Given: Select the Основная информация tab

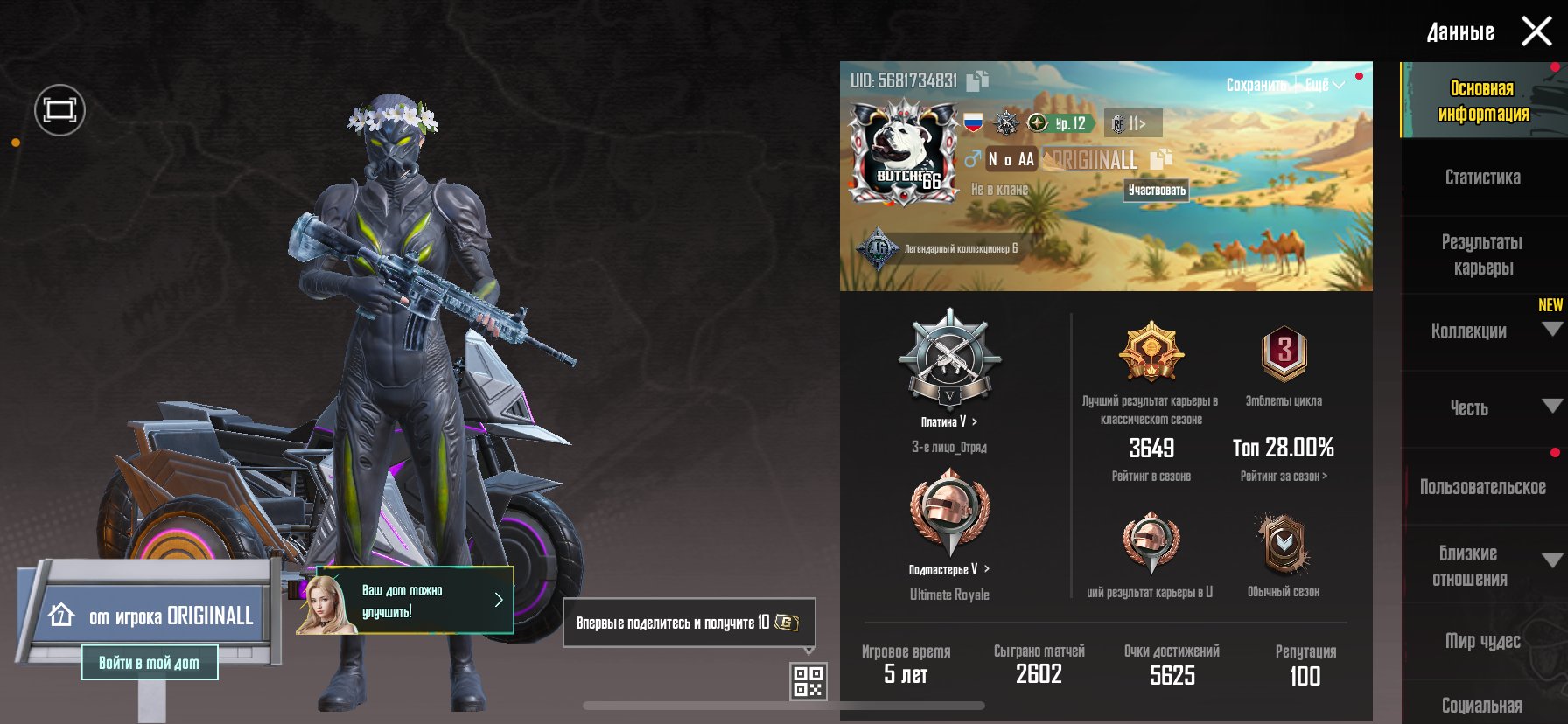Looking at the screenshot, I should [x=1482, y=101].
